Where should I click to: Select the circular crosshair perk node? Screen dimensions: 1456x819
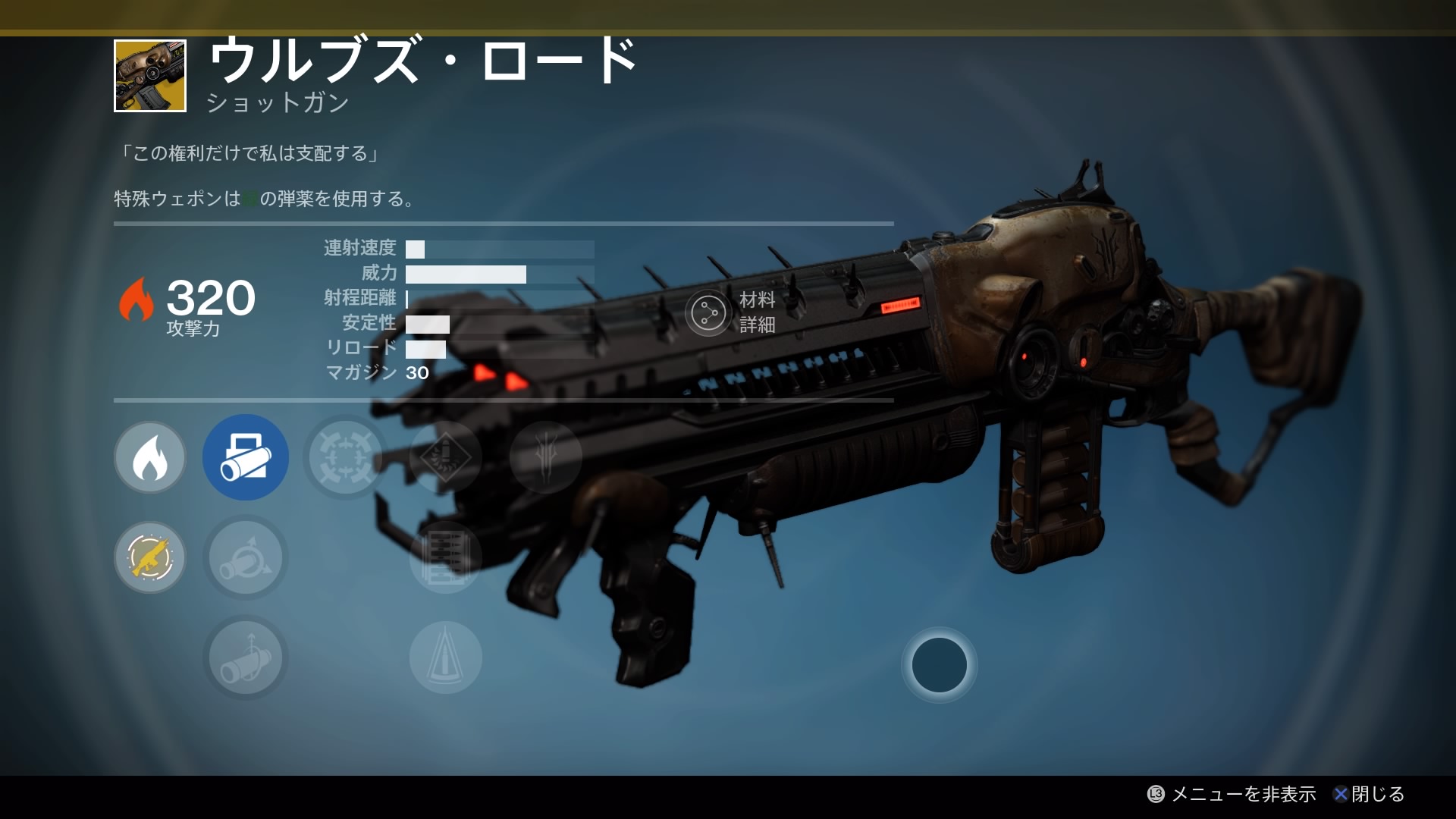346,457
